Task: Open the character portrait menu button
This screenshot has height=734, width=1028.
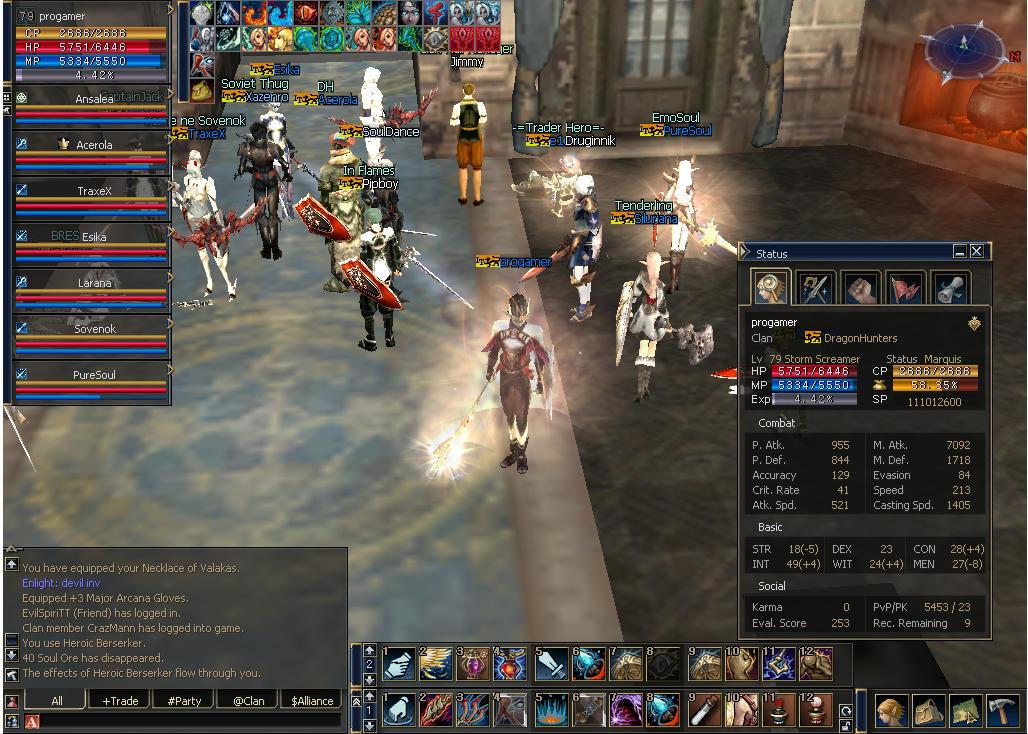Action: (x=891, y=710)
